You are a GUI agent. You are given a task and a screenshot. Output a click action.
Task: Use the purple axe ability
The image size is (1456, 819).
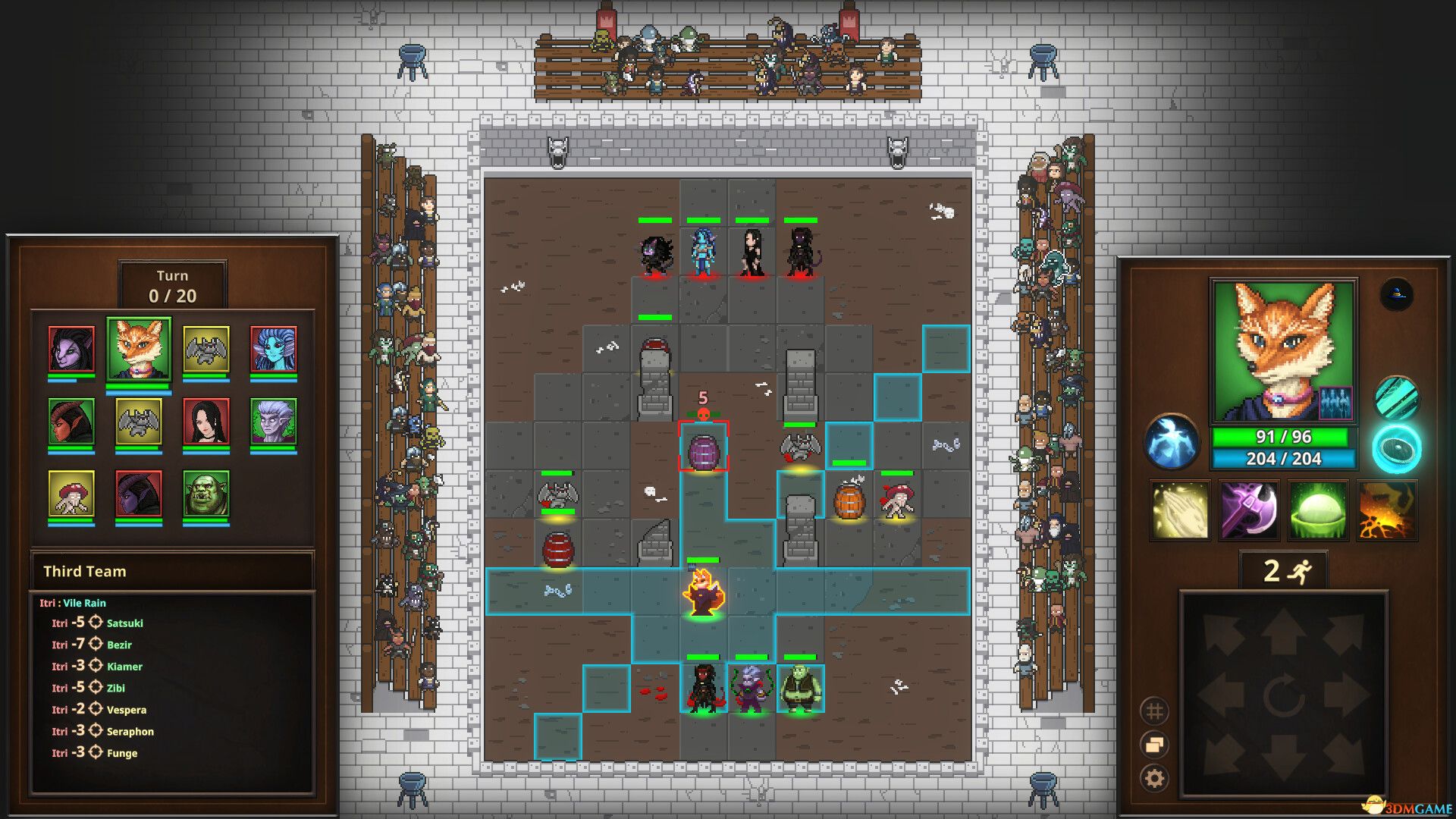pos(1248,510)
